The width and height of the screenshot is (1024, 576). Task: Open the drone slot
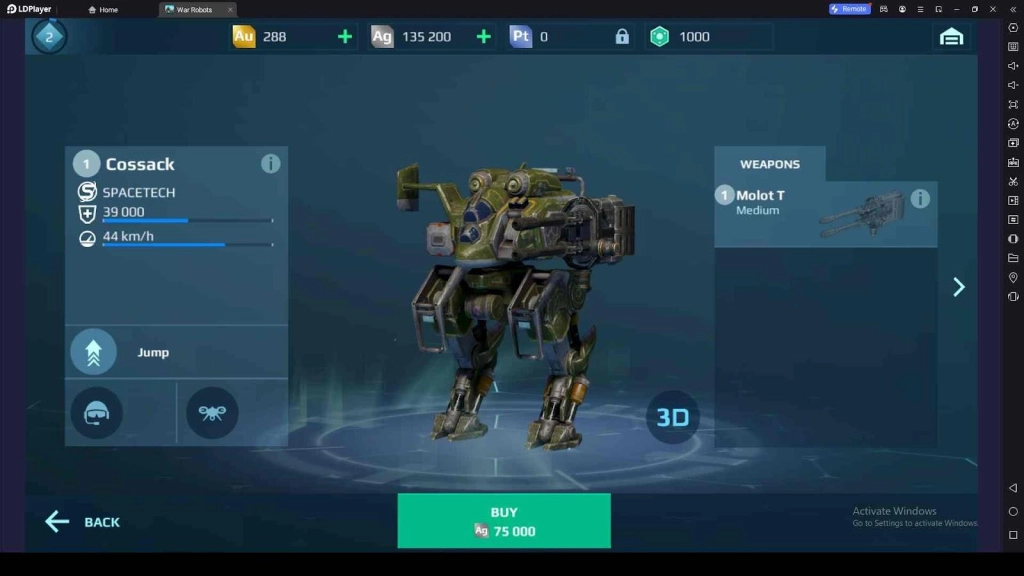click(212, 413)
